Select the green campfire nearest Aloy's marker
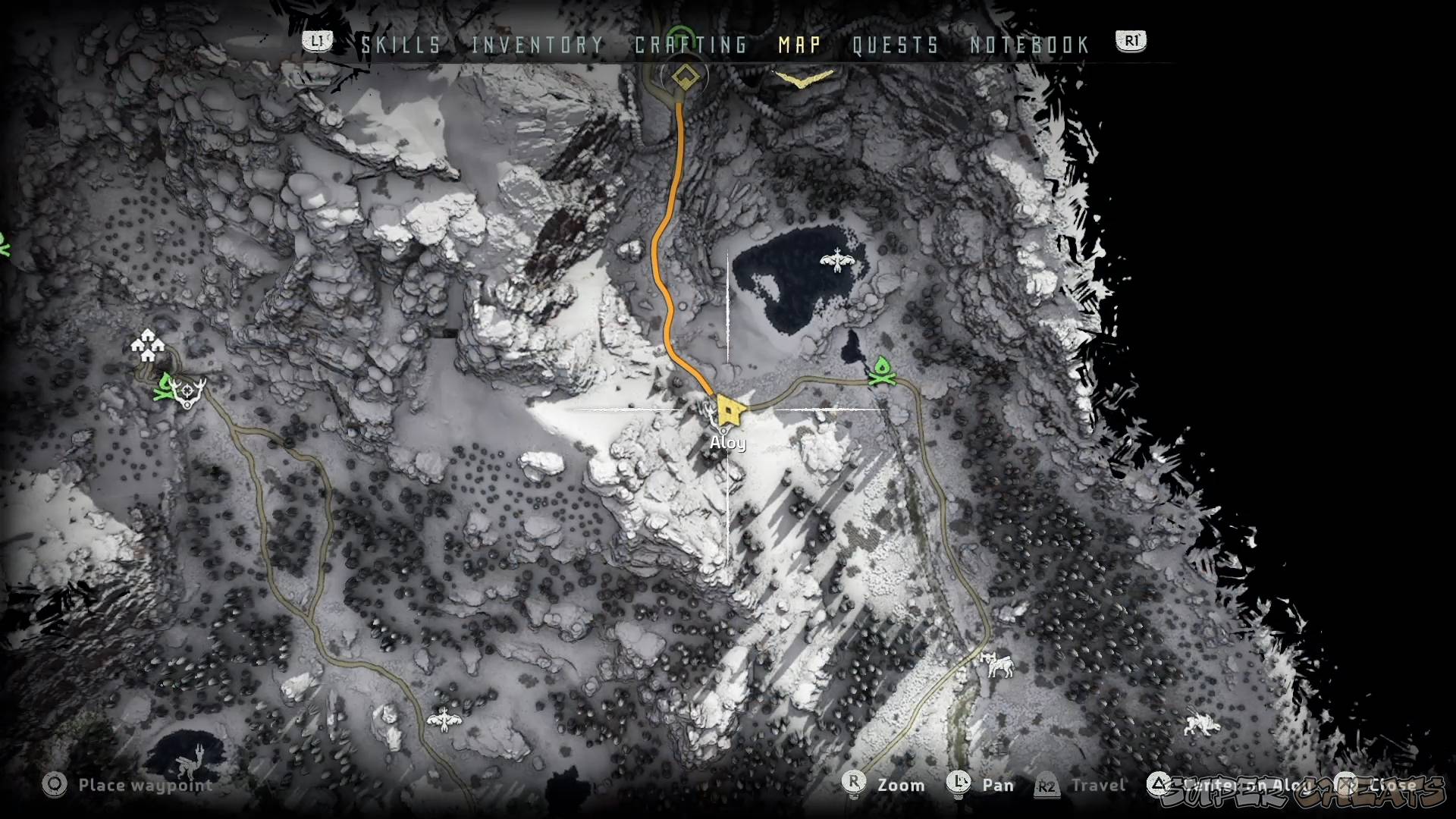The height and width of the screenshot is (819, 1456). (881, 371)
